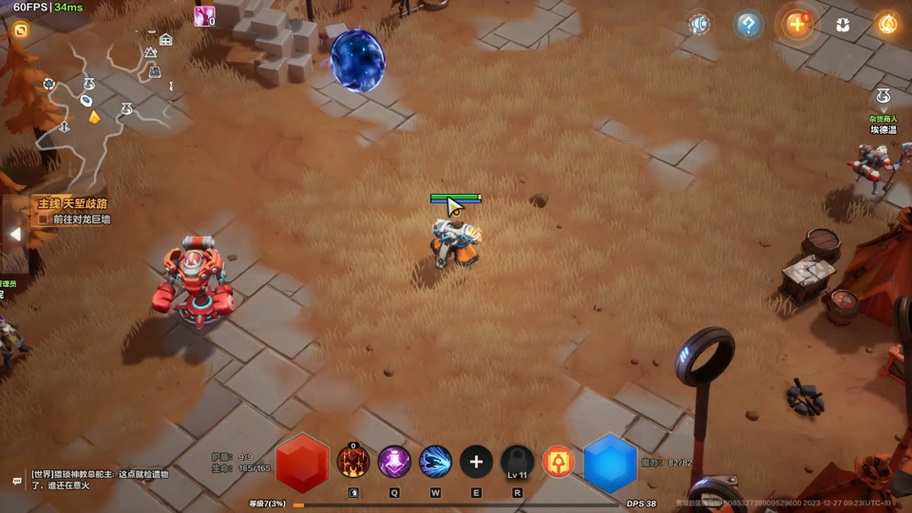Use the blue dash W skill
Screen dimensions: 912x513
coord(435,461)
